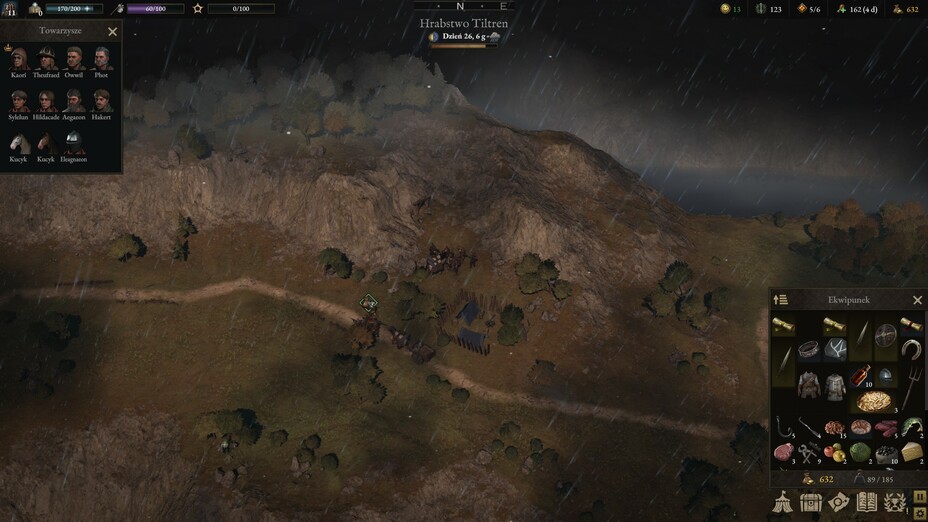This screenshot has width=928, height=522.
Task: Choose the cheese wedge item
Action: (910, 453)
